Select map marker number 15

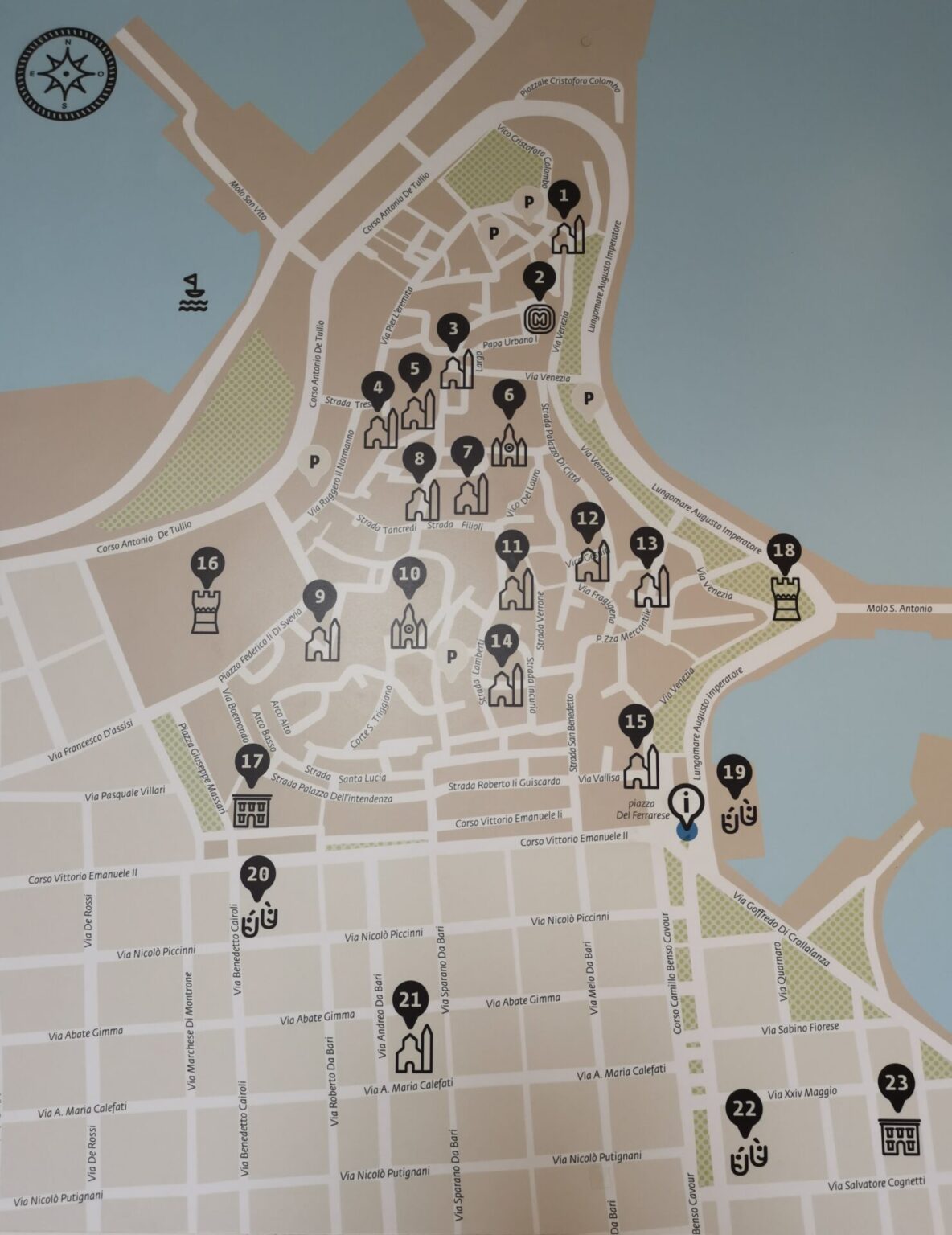coord(636,722)
